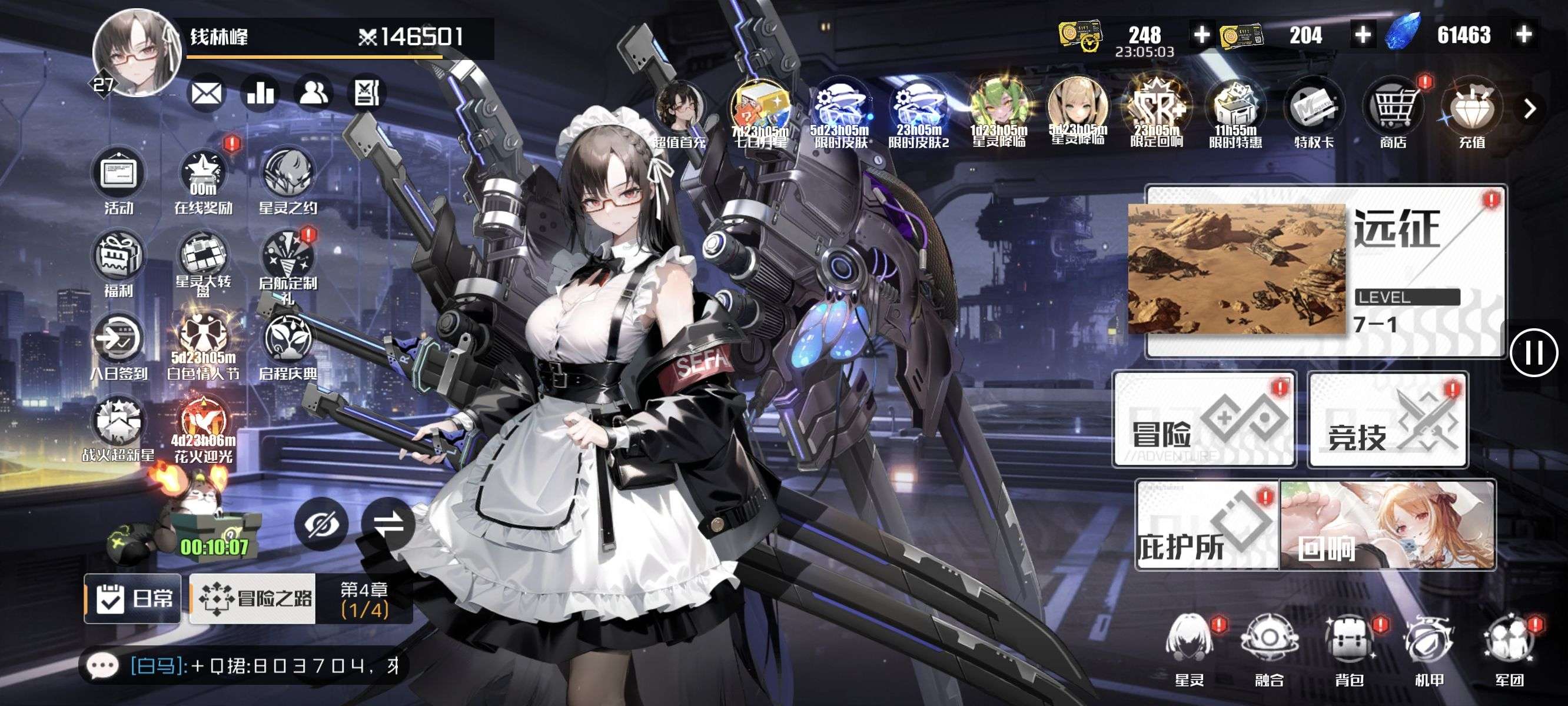Open the 回响 echo banner
Viewport: 1568px width, 706px height.
click(1388, 525)
